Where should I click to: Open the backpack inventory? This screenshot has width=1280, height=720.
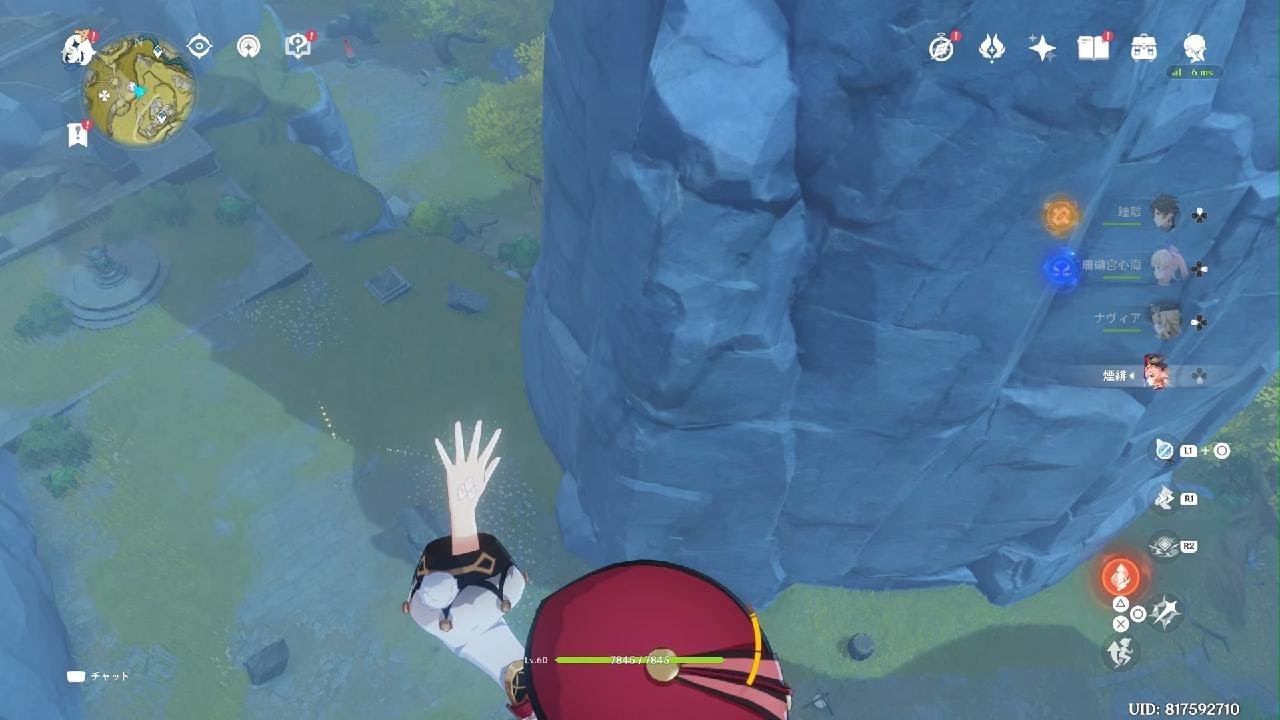click(x=1143, y=47)
